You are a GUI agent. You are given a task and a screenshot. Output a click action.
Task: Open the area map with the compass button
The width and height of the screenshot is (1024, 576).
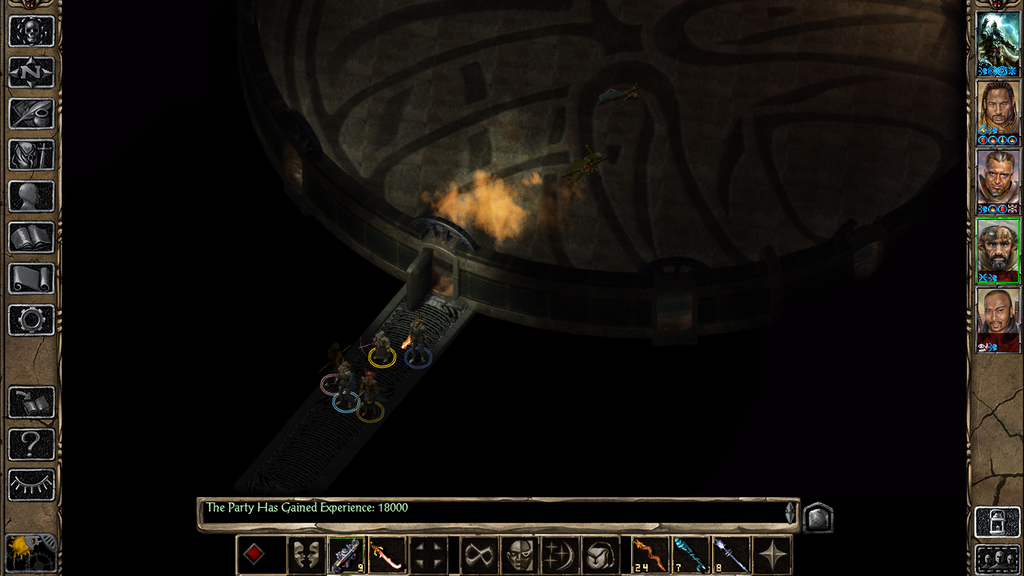pos(31,72)
